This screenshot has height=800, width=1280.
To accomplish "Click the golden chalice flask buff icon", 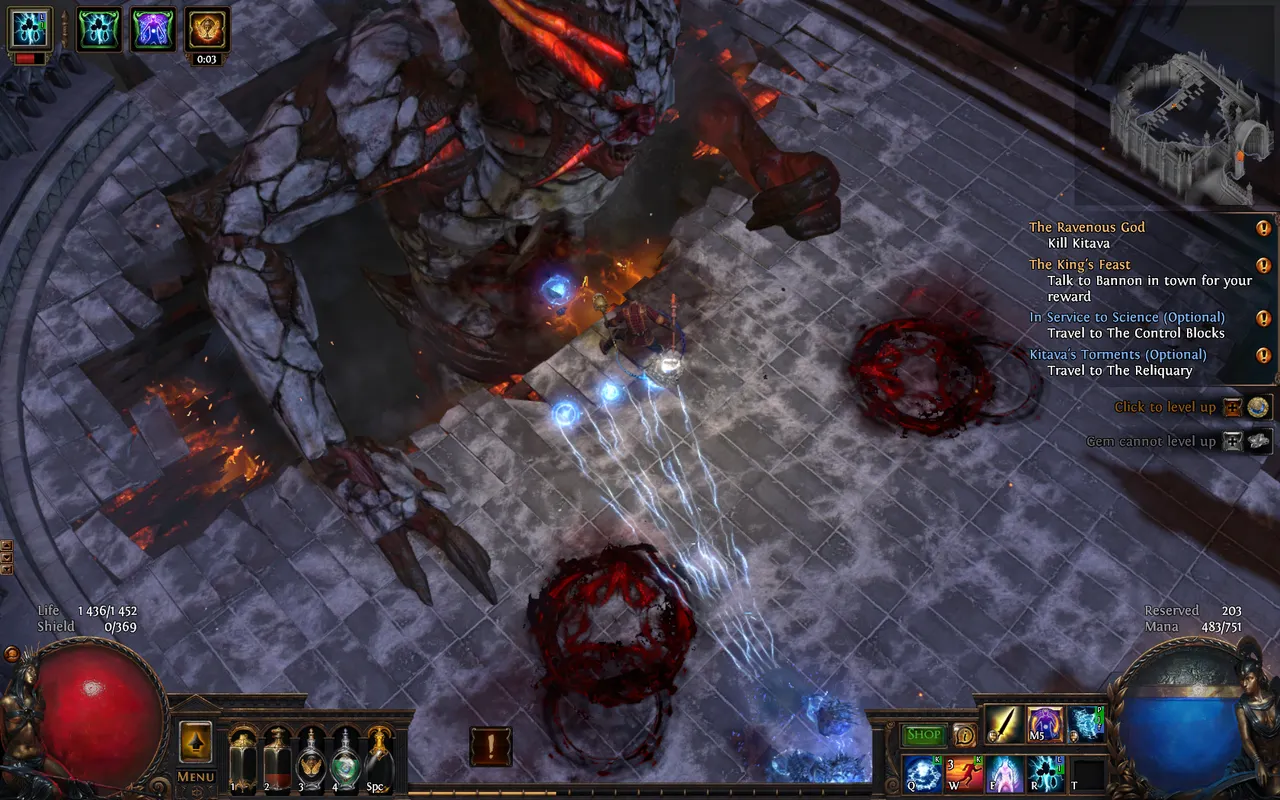I will [x=207, y=30].
